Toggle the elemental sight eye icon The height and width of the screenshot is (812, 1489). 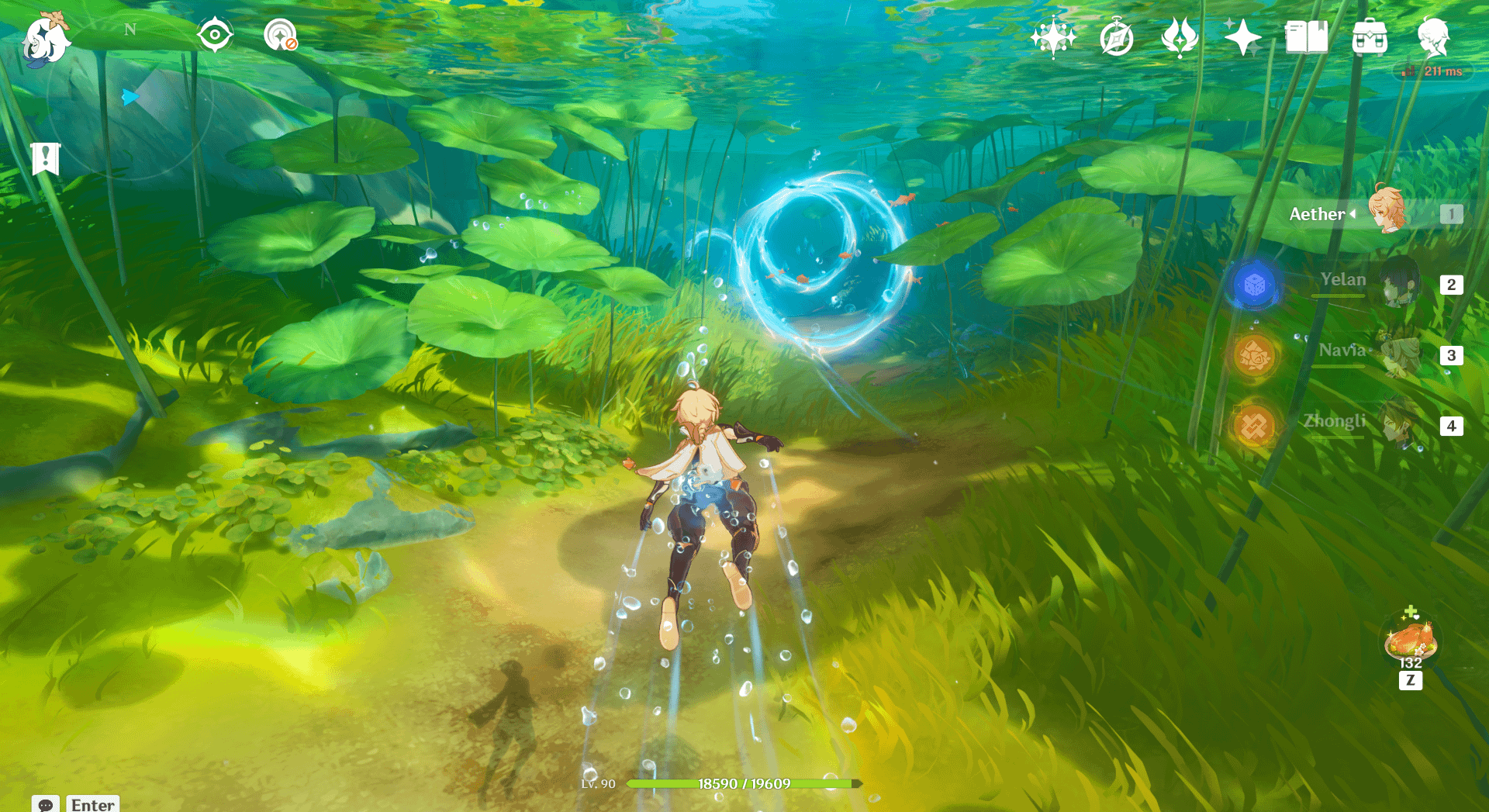coord(215,35)
